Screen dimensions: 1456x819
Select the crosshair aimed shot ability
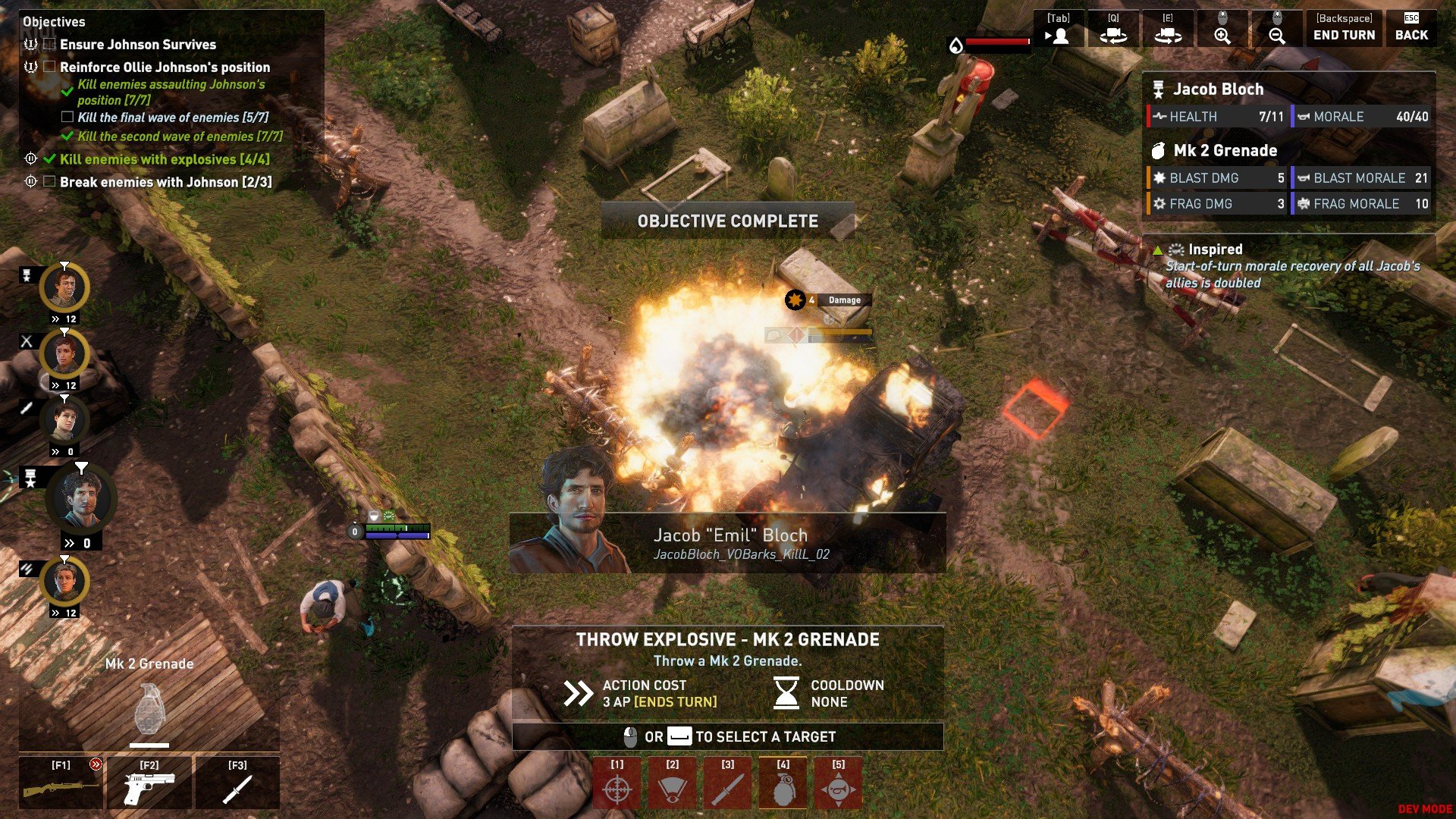tap(617, 783)
